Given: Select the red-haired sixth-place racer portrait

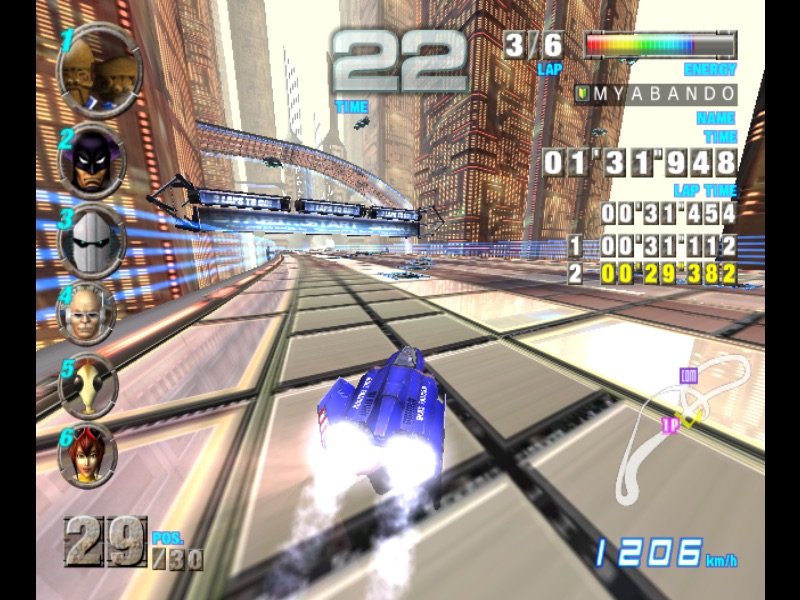Looking at the screenshot, I should [x=87, y=454].
